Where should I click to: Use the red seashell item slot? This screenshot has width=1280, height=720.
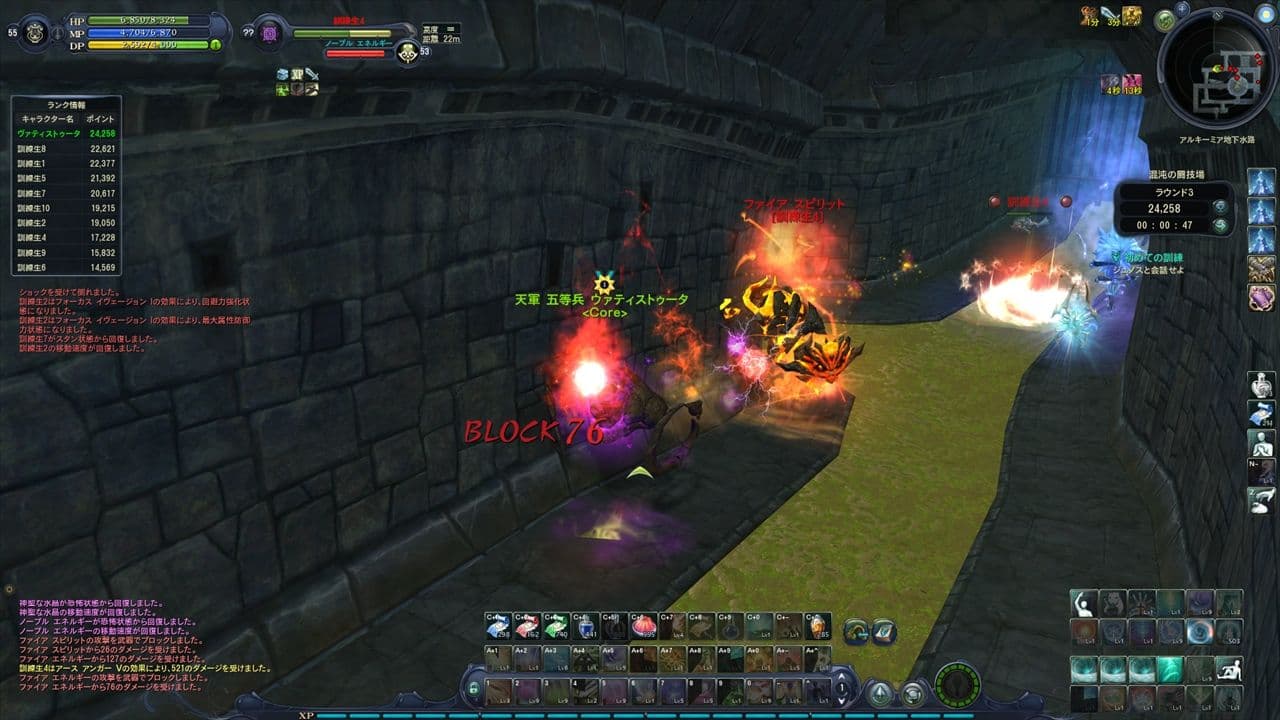click(x=644, y=627)
